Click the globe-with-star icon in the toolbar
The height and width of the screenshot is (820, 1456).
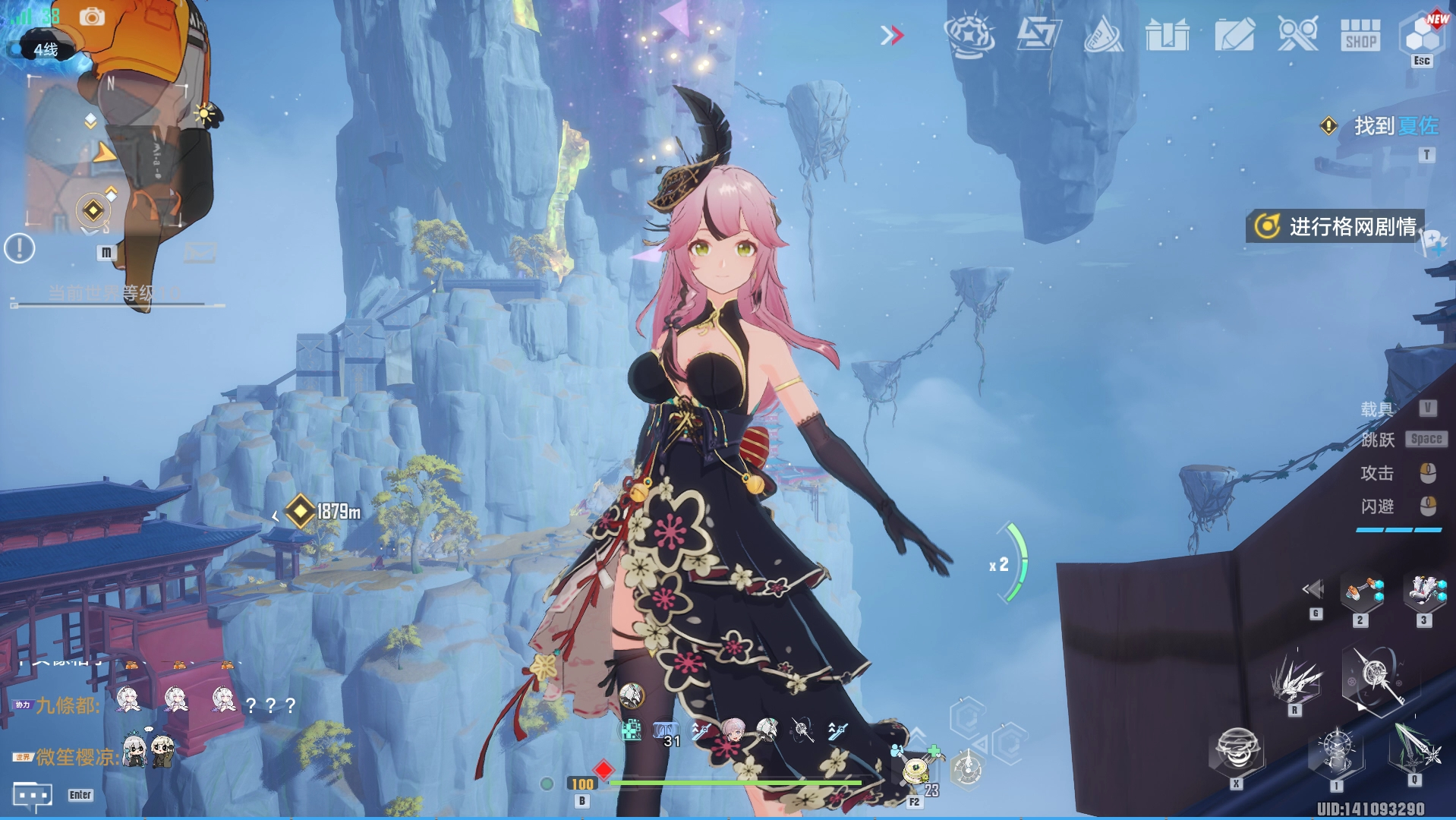969,35
